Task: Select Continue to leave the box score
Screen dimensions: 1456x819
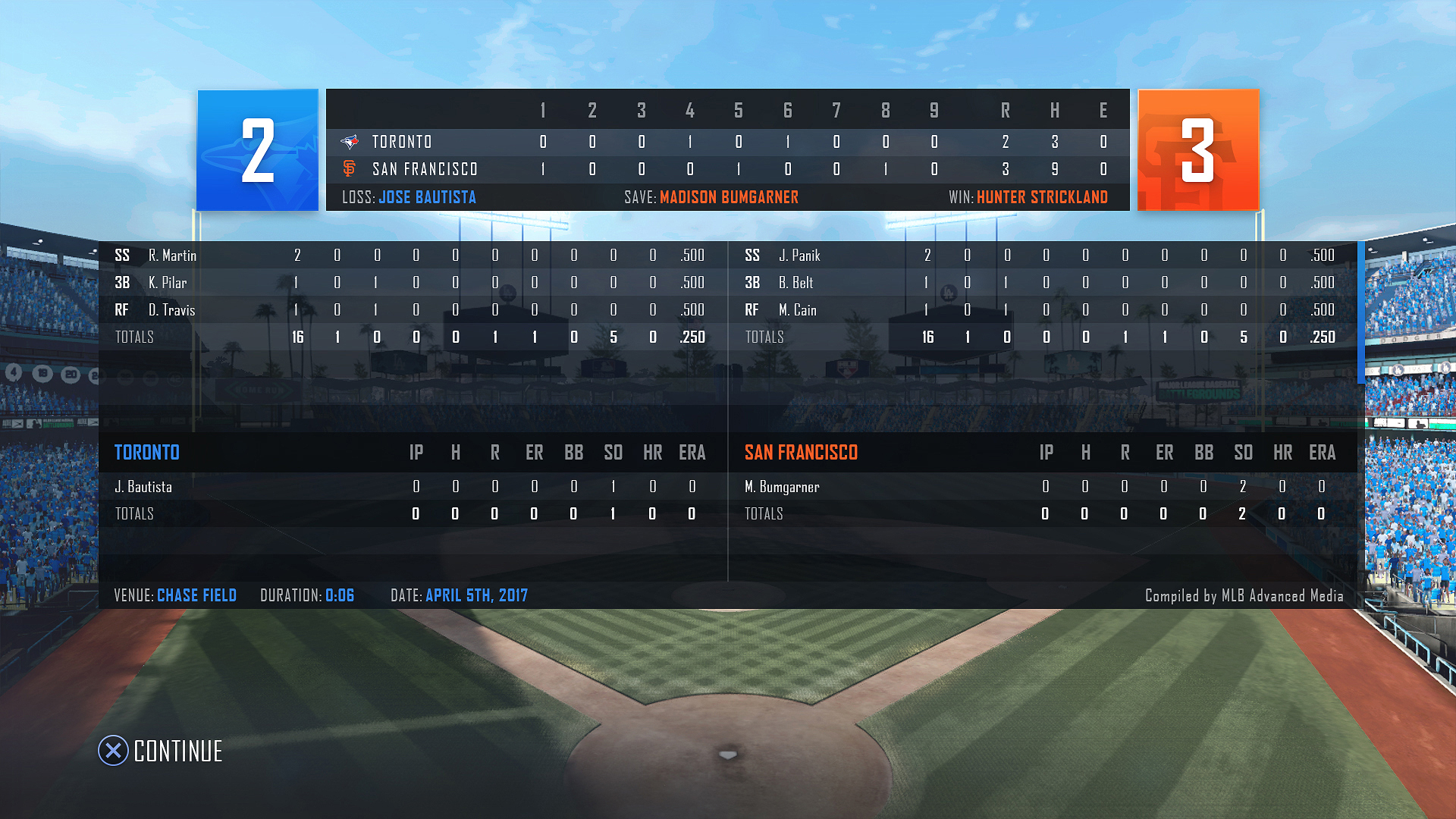Action: 161,751
